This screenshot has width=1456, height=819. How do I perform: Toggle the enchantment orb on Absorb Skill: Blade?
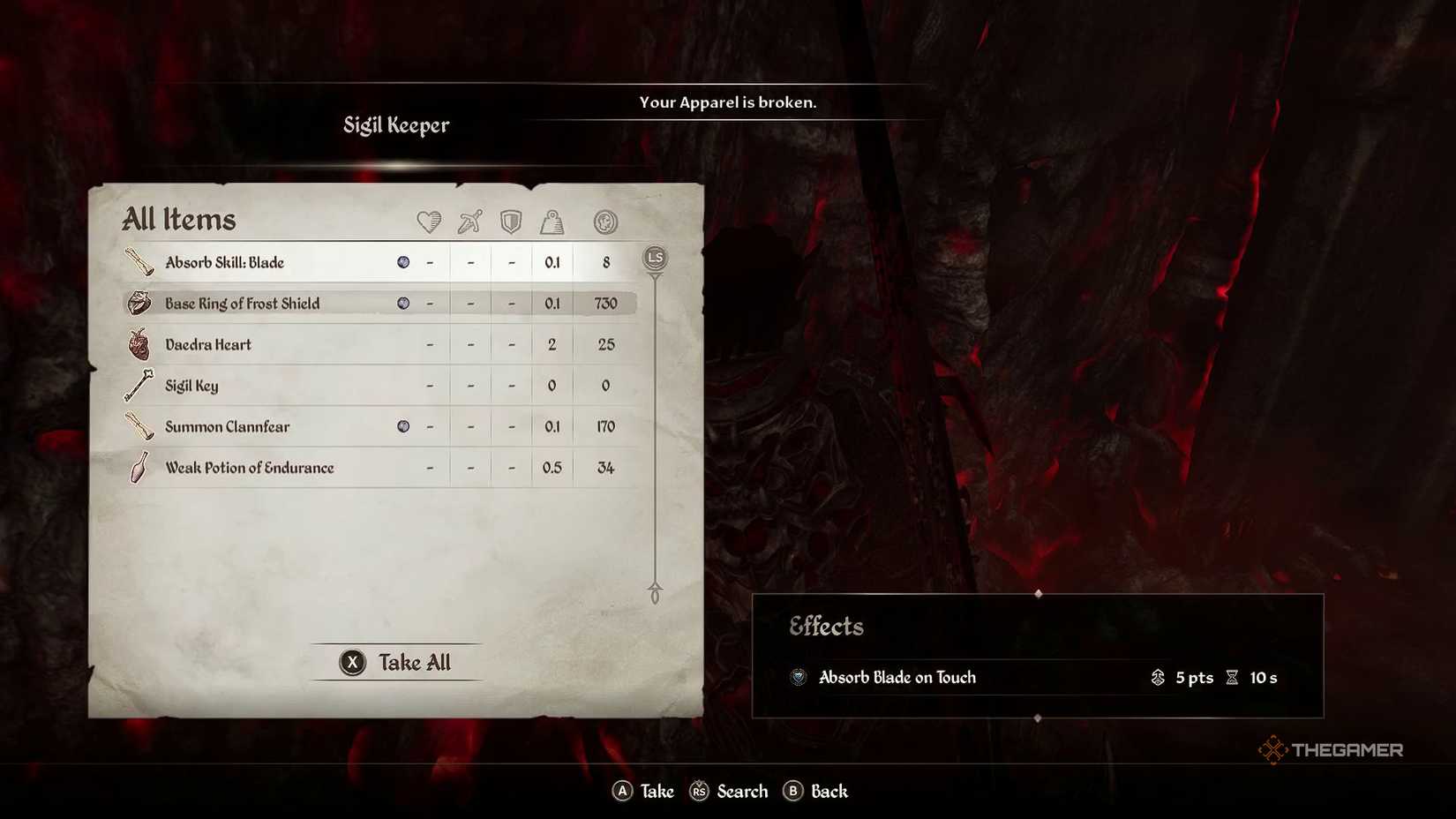click(404, 261)
